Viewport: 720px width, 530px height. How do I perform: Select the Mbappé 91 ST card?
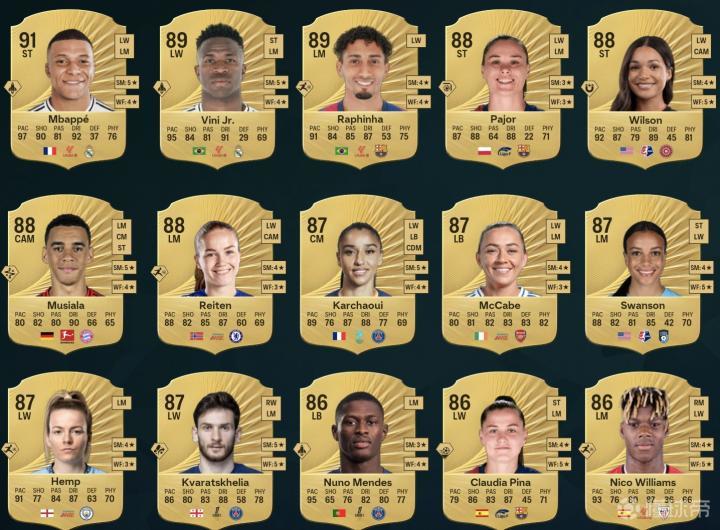67,85
